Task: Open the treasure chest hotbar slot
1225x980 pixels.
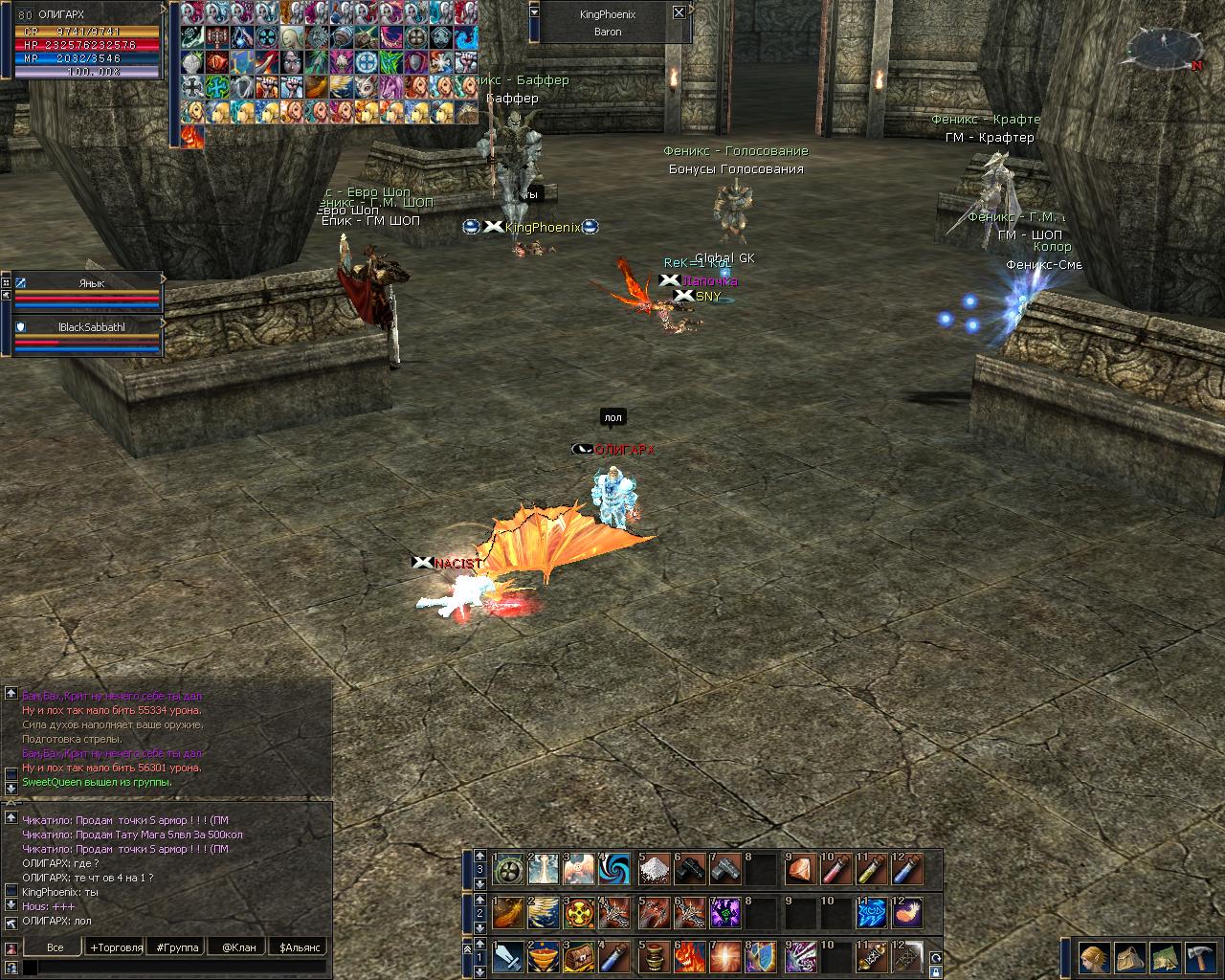Action: (581, 956)
